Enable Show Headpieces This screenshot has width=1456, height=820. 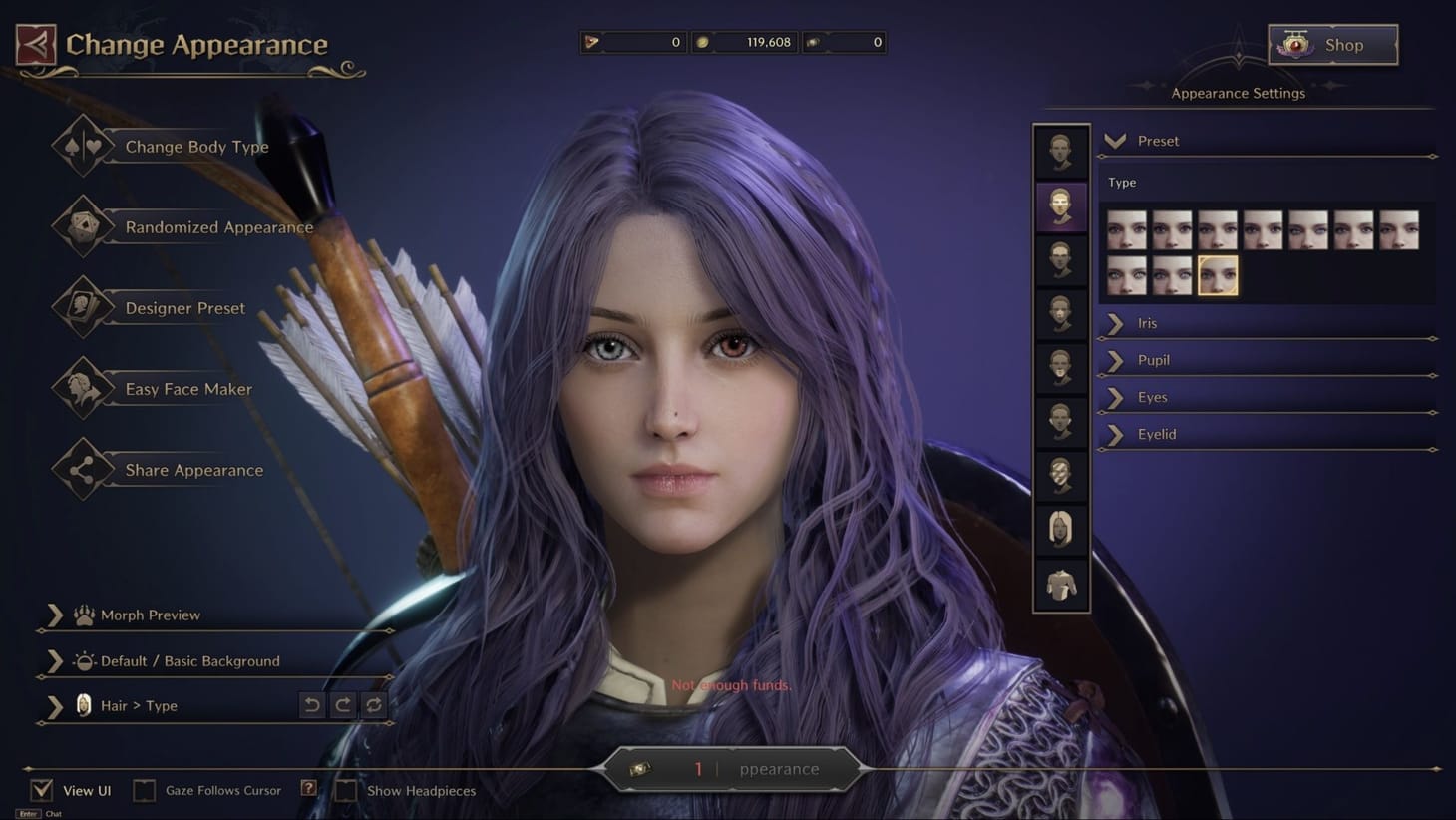tap(345, 789)
